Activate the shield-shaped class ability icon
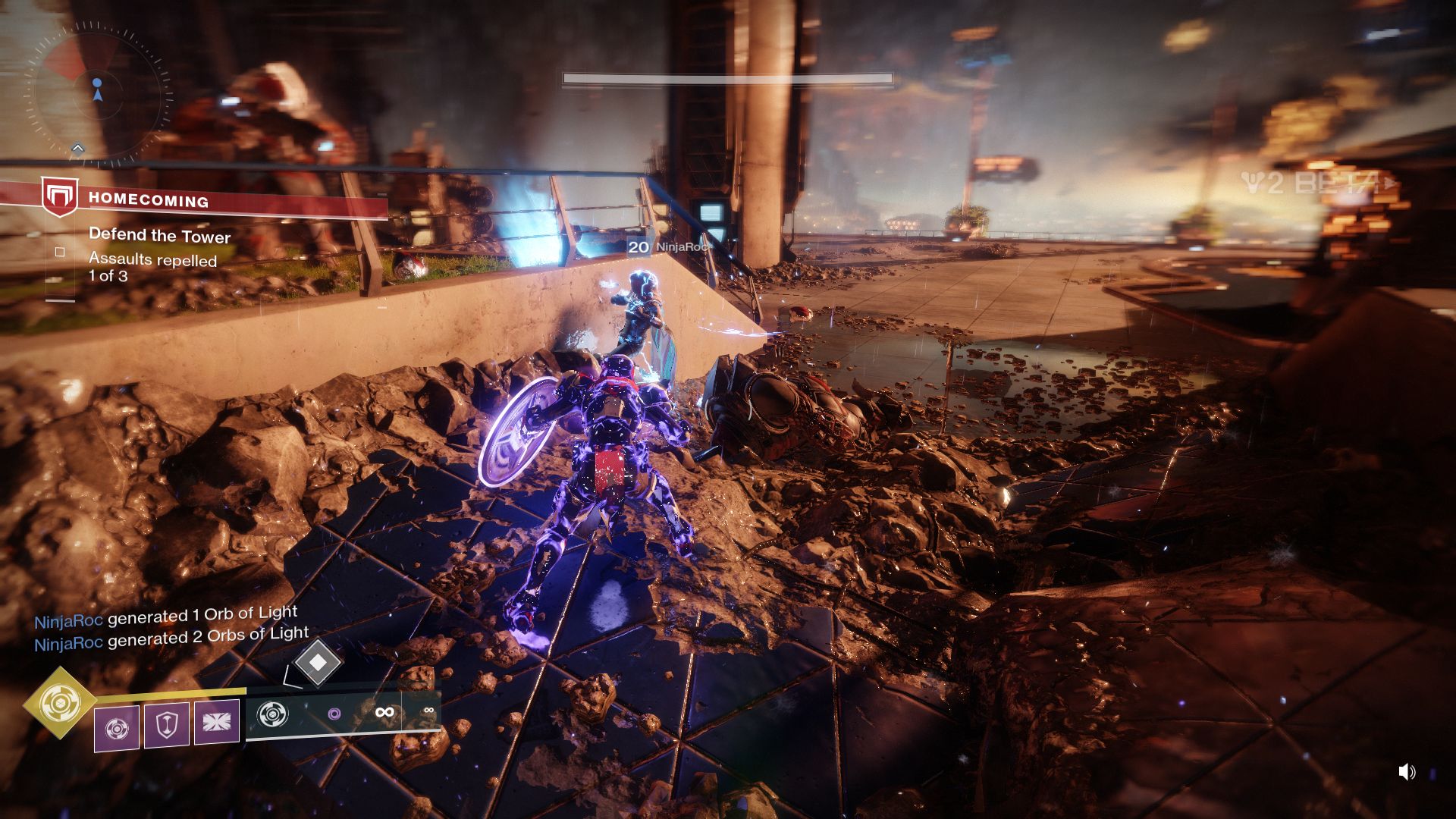Viewport: 1456px width, 819px height. click(x=166, y=725)
